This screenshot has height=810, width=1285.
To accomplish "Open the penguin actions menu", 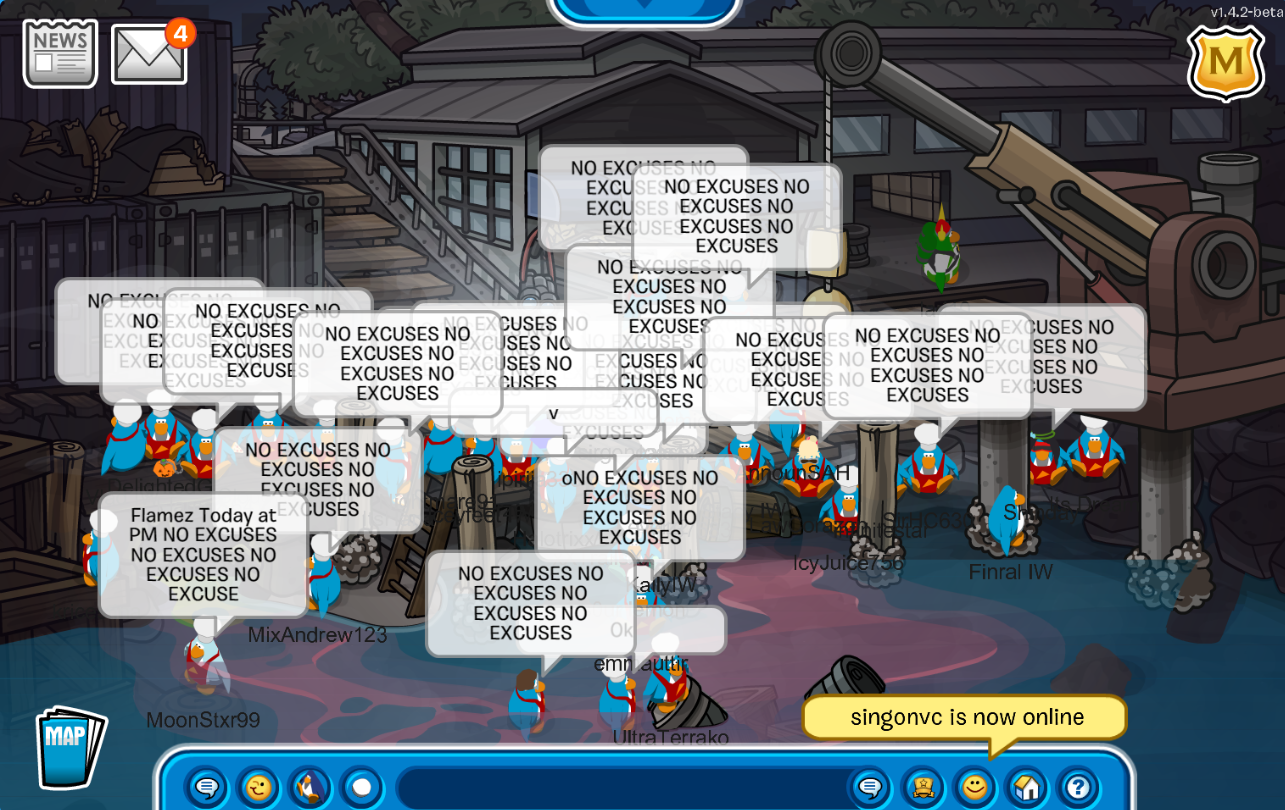I will point(311,788).
